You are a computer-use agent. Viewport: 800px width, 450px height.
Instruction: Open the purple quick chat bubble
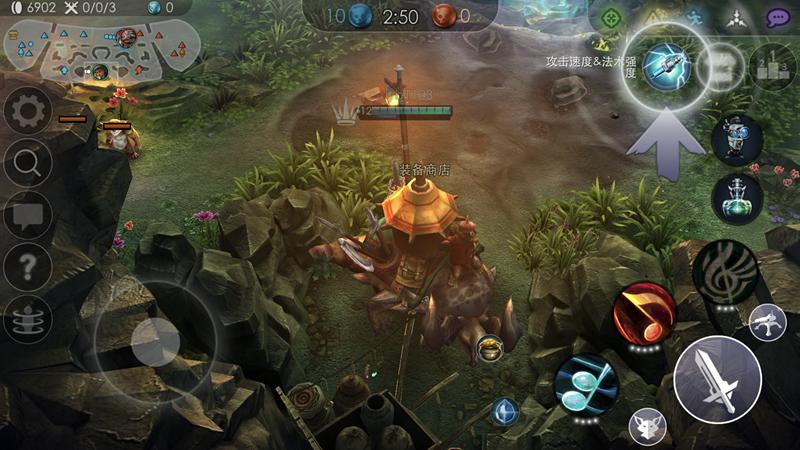[779, 17]
